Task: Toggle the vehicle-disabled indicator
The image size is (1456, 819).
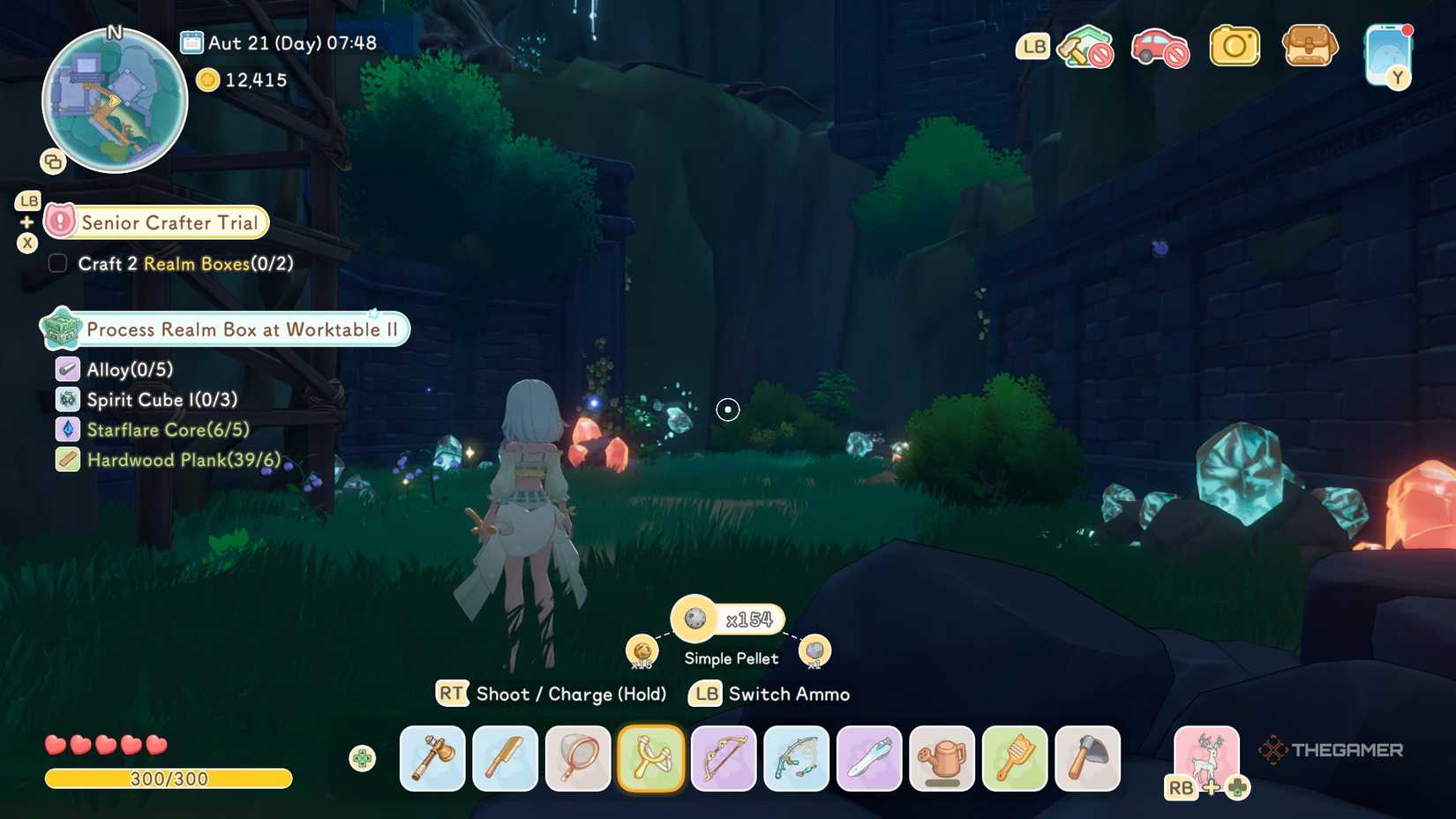Action: pyautogui.click(x=1160, y=47)
